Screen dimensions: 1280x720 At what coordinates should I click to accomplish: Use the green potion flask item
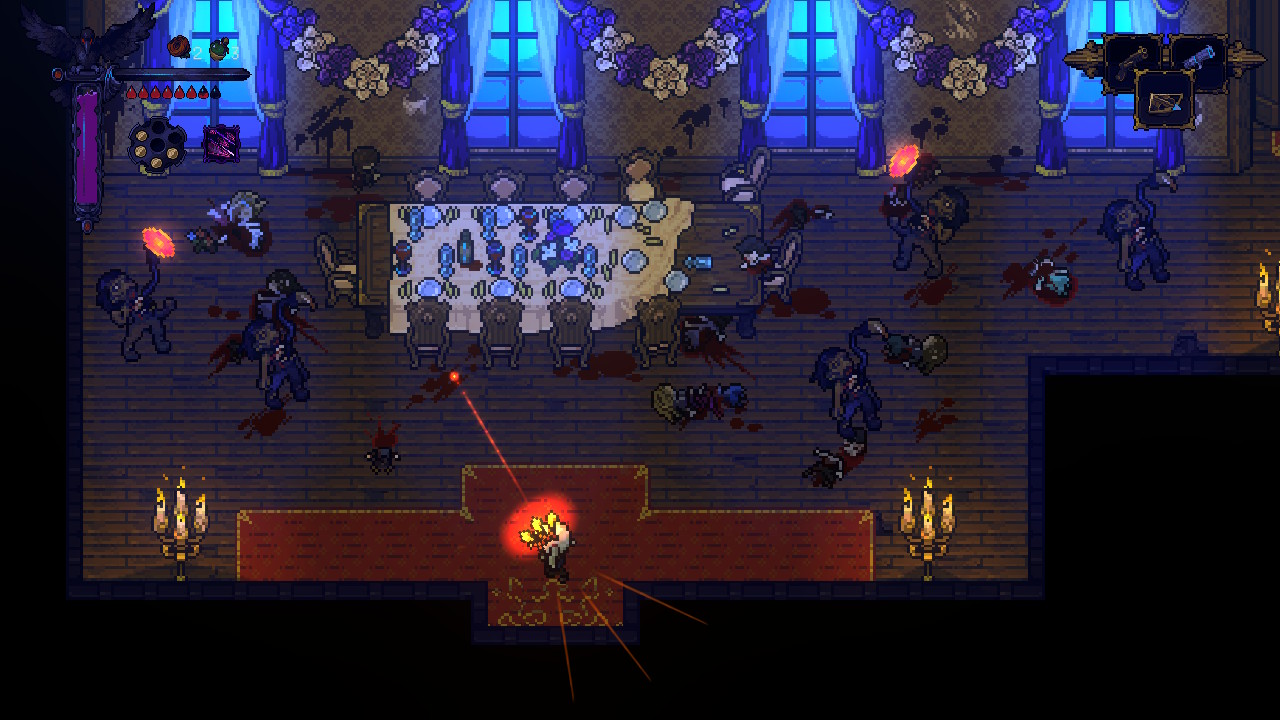(x=219, y=49)
